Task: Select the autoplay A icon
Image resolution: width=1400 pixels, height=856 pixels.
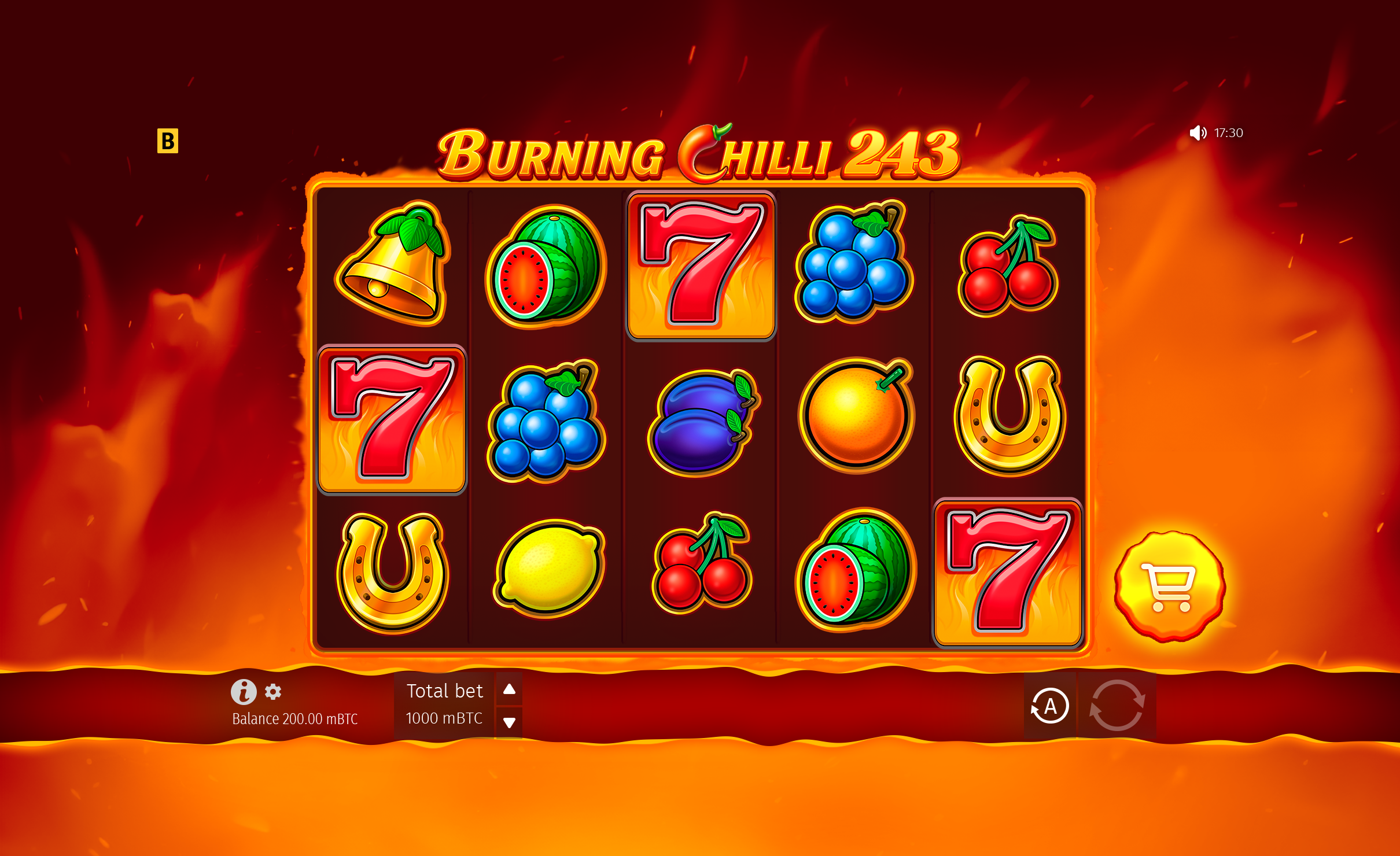Action: click(x=1050, y=706)
